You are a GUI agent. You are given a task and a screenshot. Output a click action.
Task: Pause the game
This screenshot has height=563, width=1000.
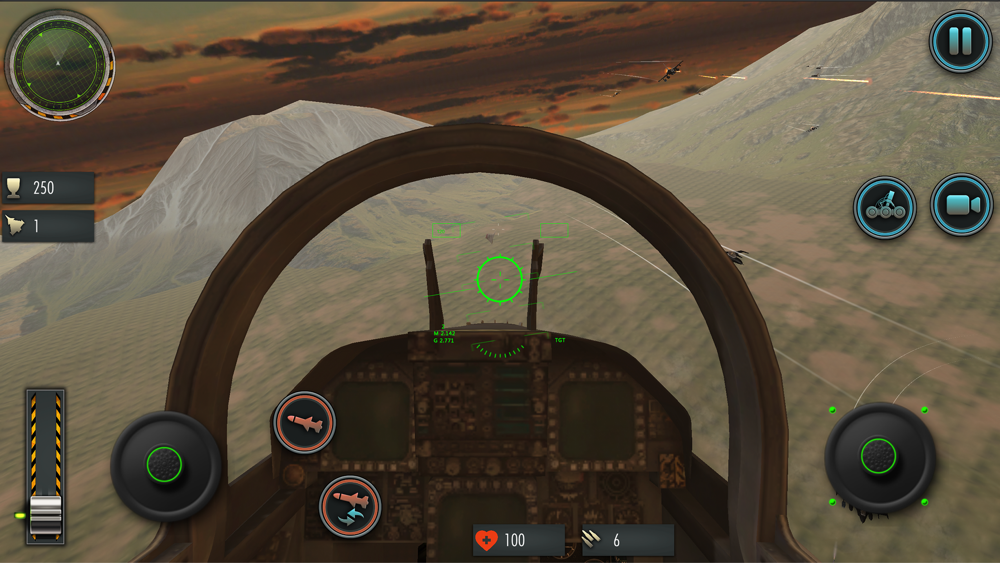tap(960, 41)
